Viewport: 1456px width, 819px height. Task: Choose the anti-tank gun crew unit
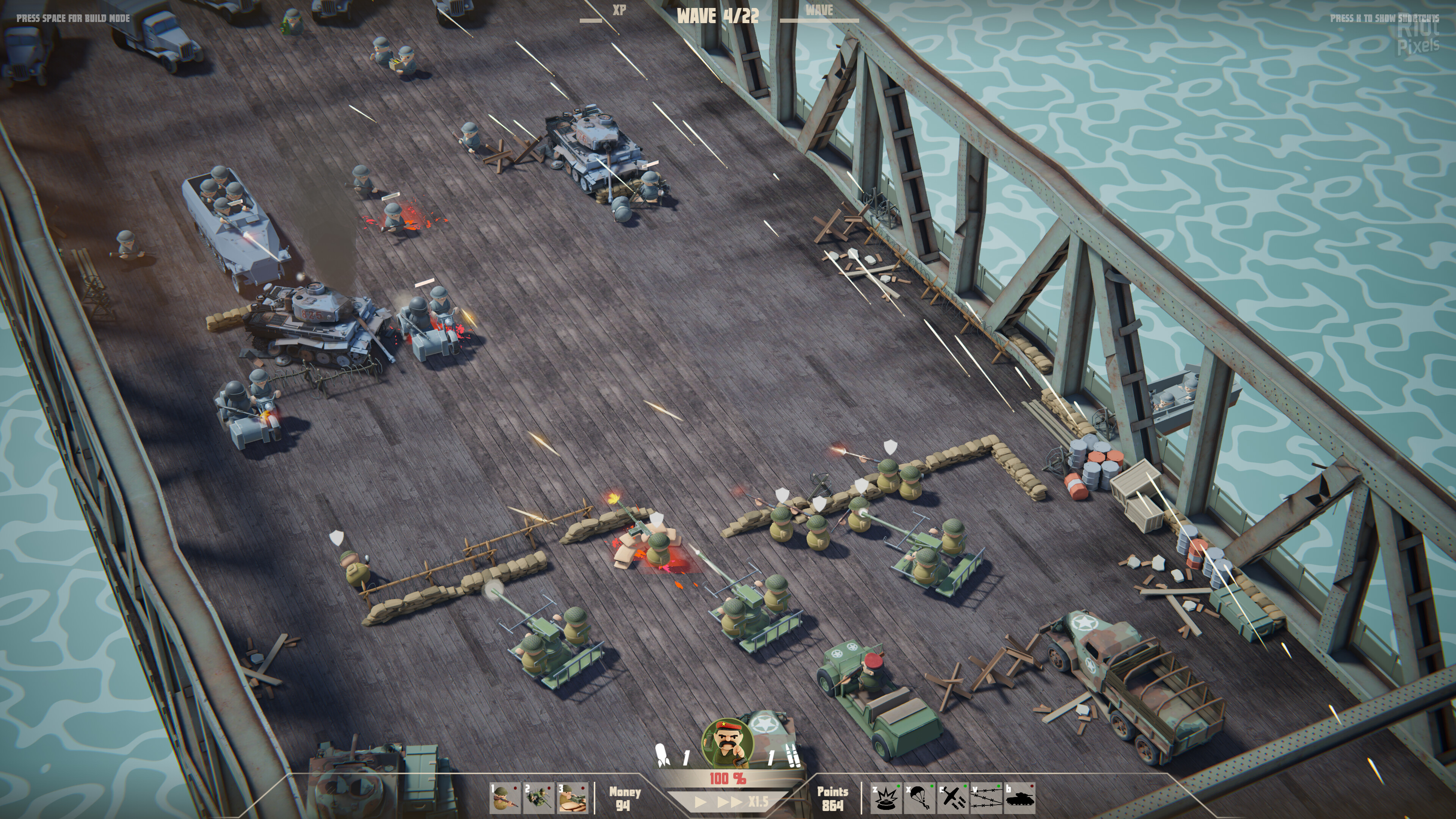click(539, 797)
